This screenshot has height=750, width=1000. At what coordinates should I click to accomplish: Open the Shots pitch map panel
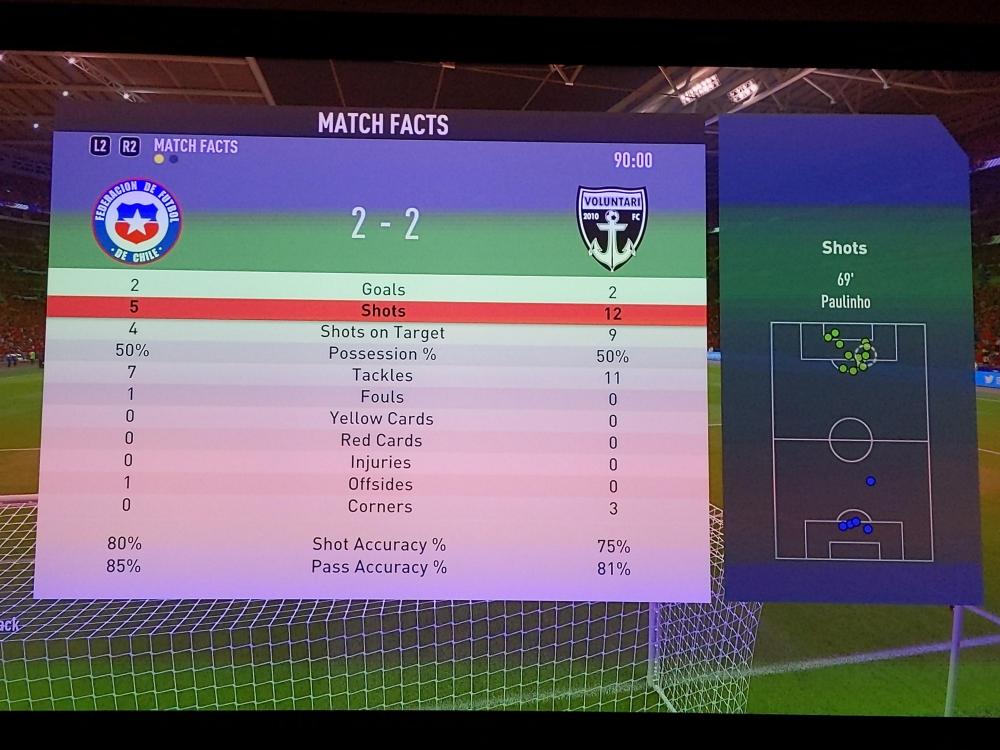850,440
